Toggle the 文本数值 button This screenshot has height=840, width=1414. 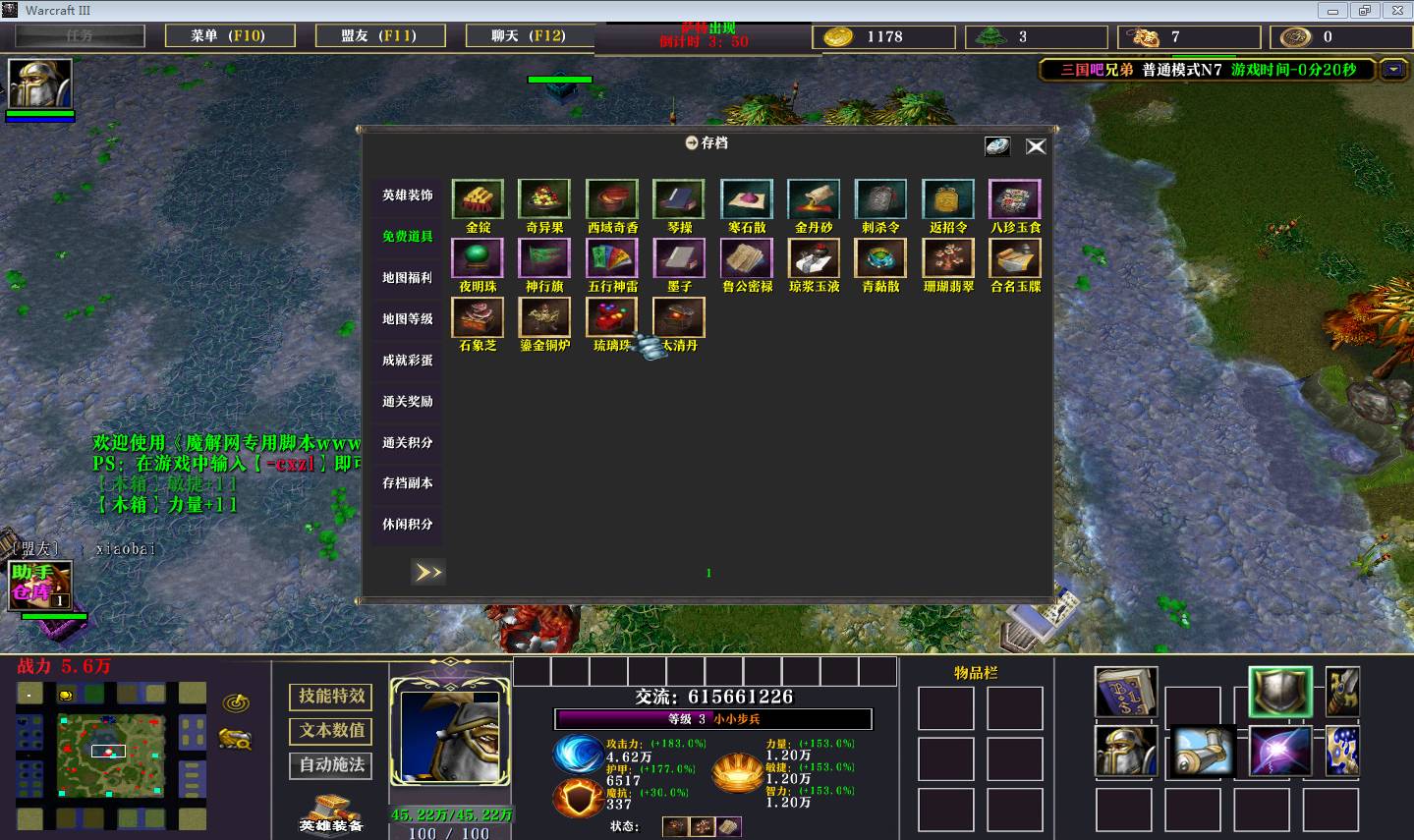tap(331, 731)
